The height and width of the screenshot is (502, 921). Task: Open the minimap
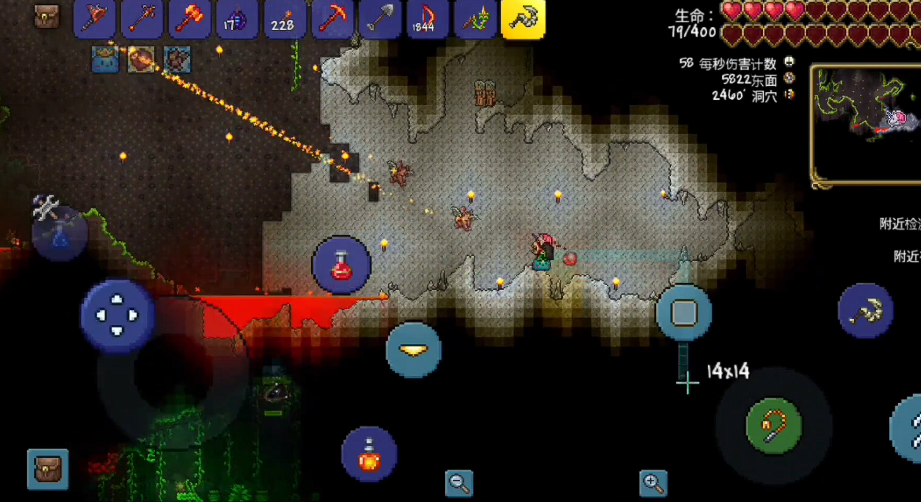(865, 125)
